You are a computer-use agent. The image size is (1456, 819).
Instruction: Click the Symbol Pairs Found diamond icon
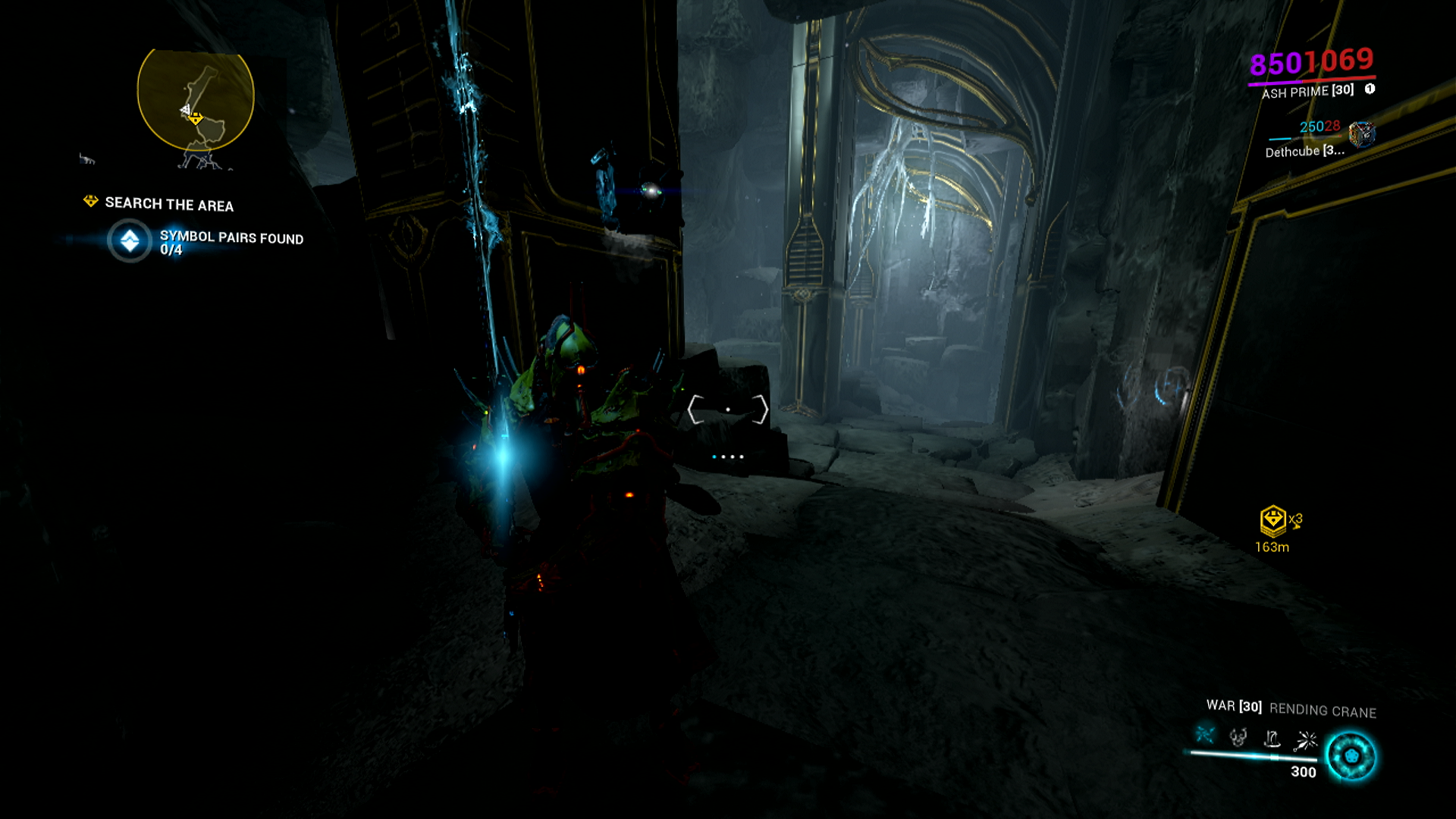coord(130,241)
